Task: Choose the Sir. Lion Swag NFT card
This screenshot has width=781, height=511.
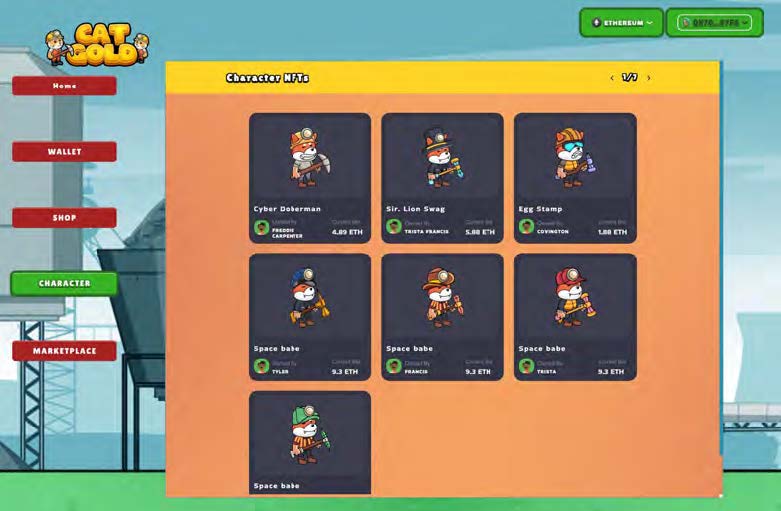Action: pos(442,177)
